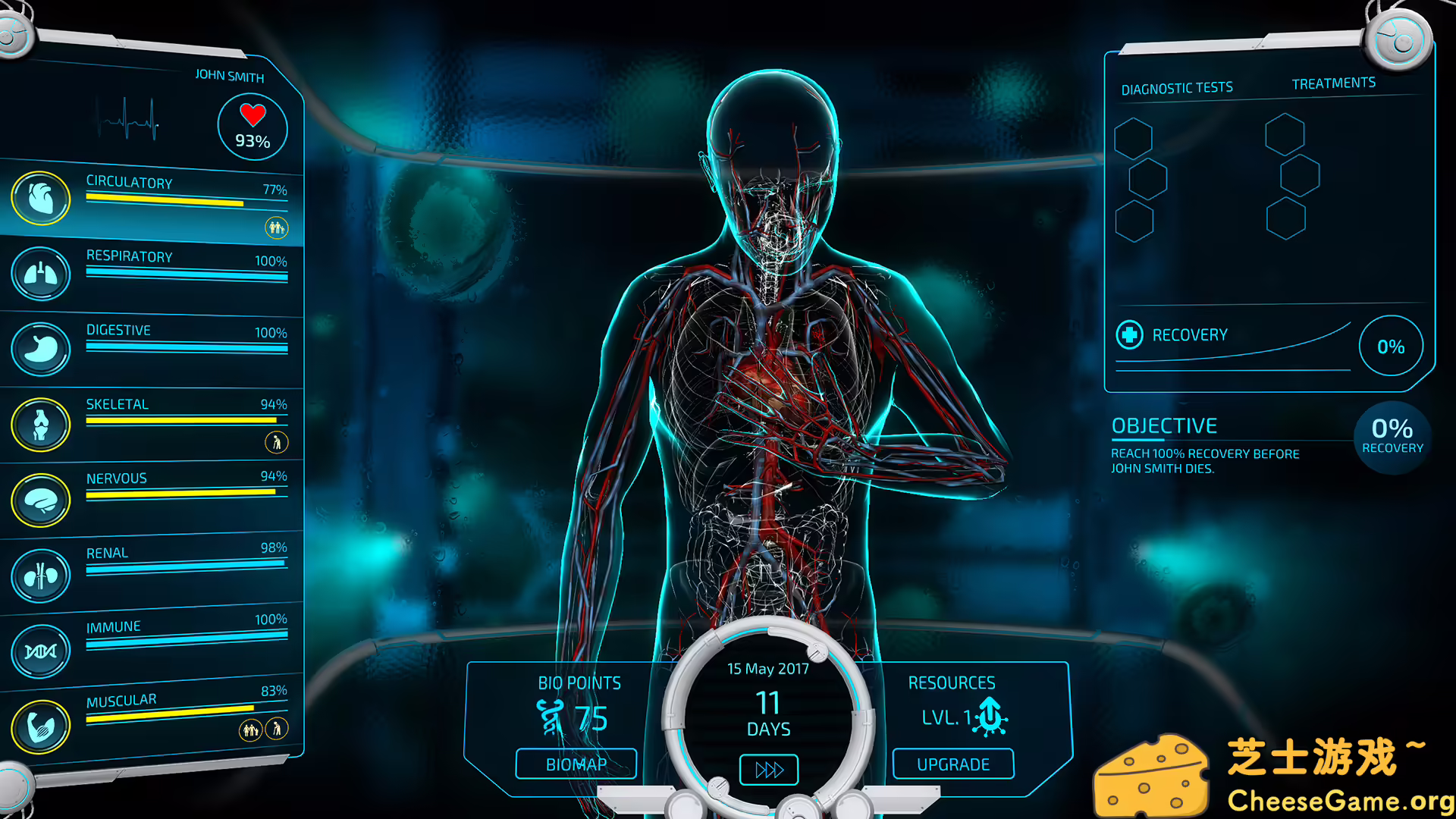Image resolution: width=1456 pixels, height=819 pixels.
Task: Toggle the person marker on the Skeletal row
Action: coord(277,442)
